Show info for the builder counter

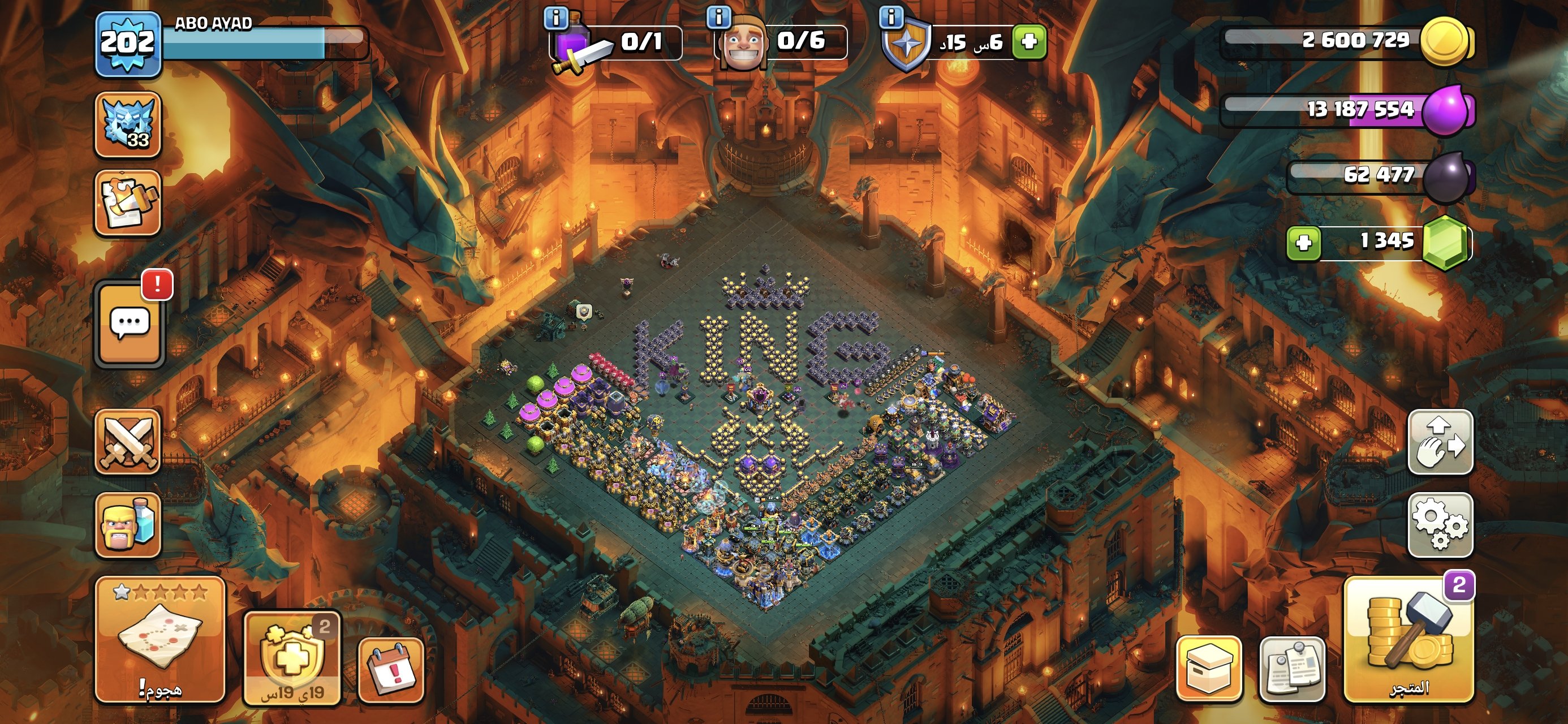[x=718, y=18]
